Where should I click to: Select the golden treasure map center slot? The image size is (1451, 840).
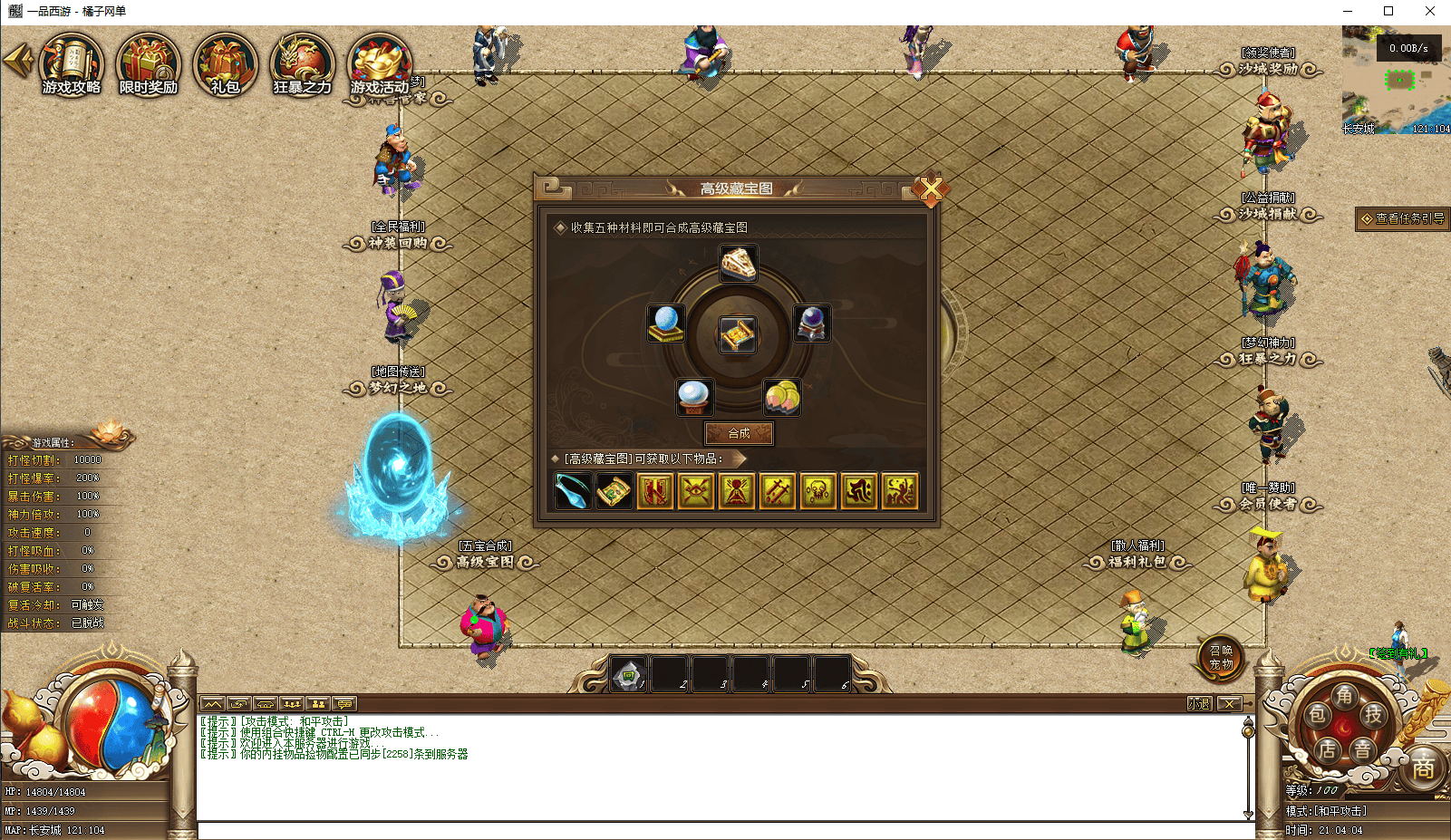pyautogui.click(x=738, y=335)
